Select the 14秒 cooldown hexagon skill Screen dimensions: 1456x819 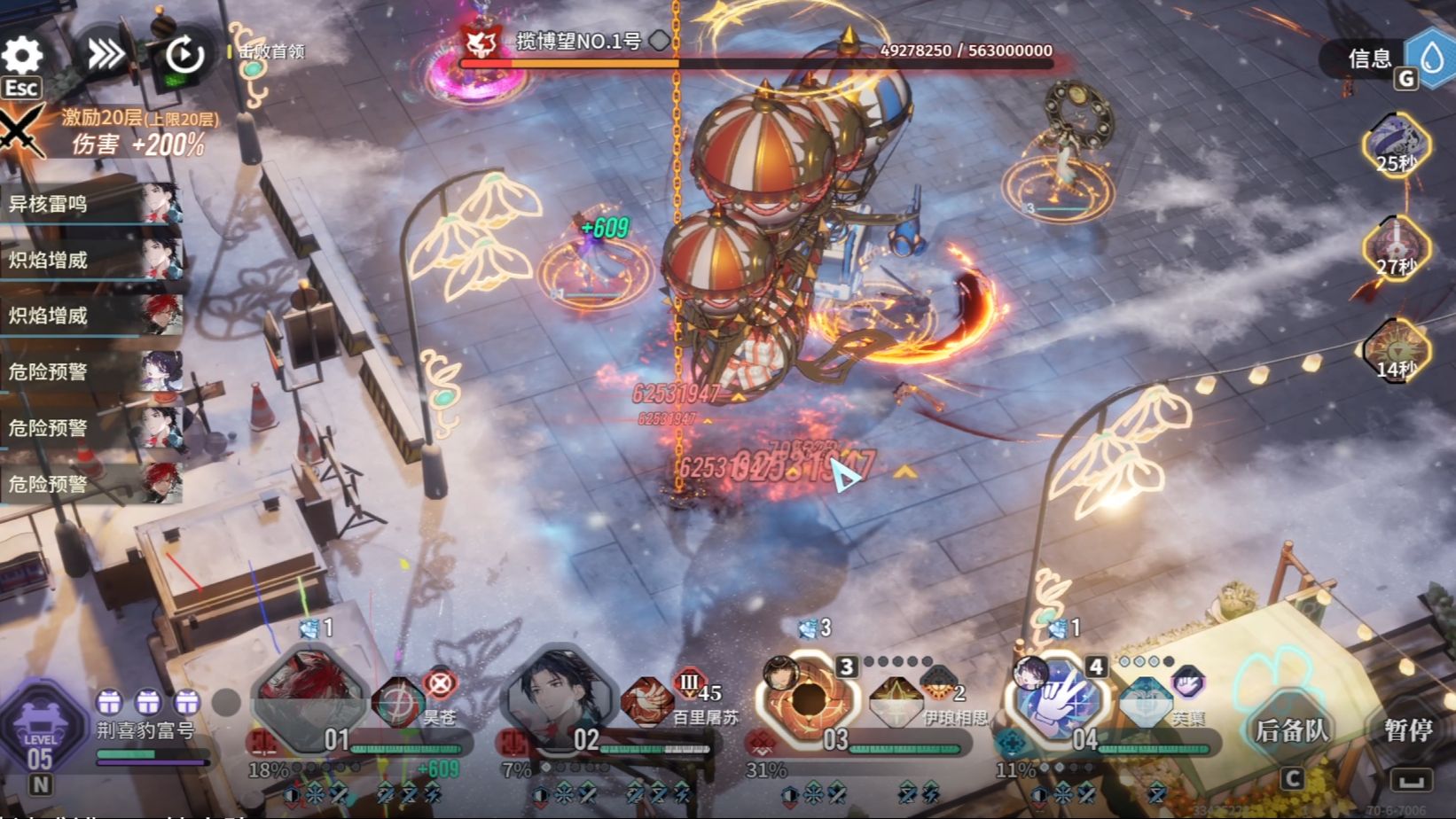pos(1396,350)
